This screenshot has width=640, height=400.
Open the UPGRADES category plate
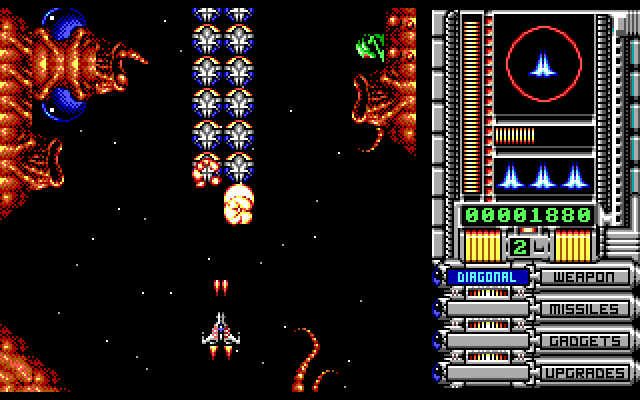(585, 373)
